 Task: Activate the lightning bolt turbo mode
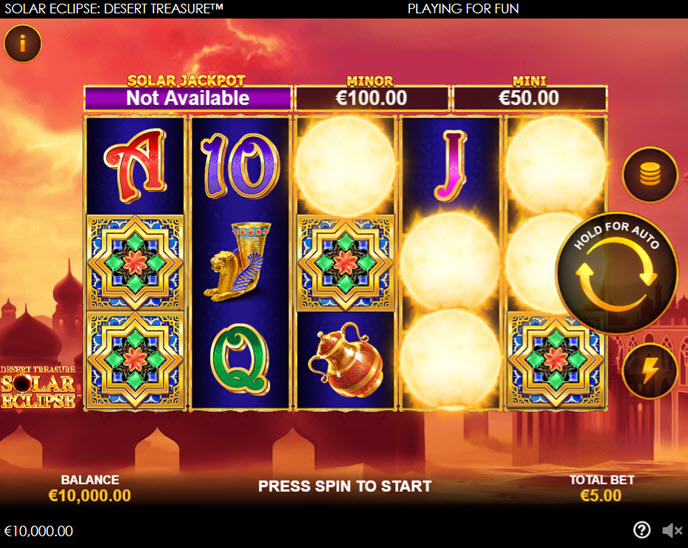(x=650, y=371)
